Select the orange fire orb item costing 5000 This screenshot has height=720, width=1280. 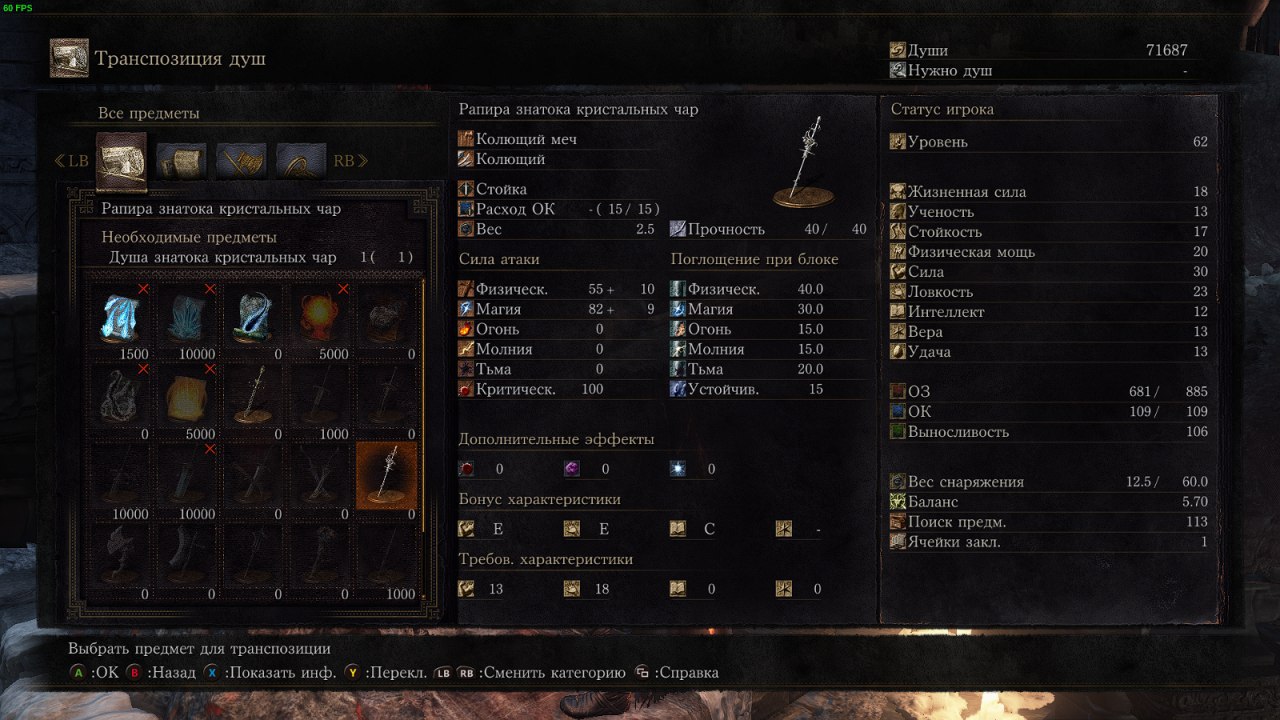point(320,315)
